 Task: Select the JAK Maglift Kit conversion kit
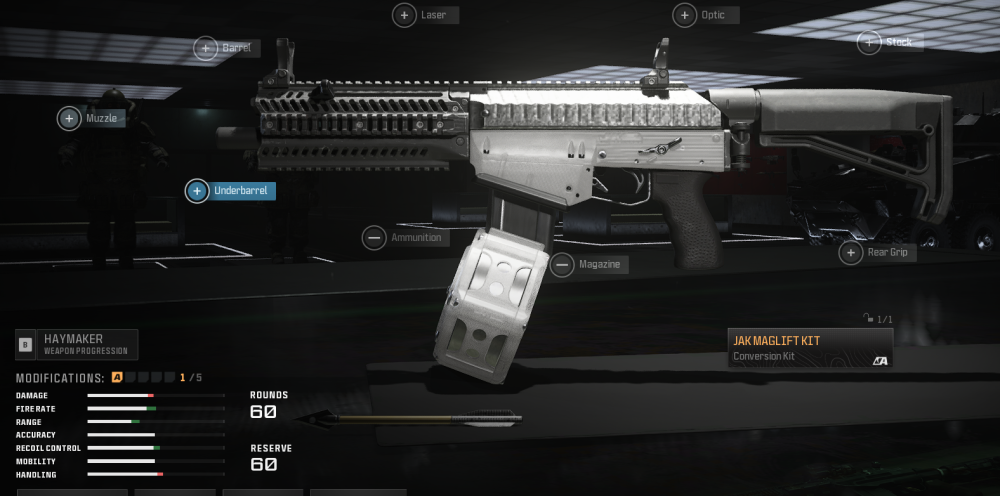(809, 347)
